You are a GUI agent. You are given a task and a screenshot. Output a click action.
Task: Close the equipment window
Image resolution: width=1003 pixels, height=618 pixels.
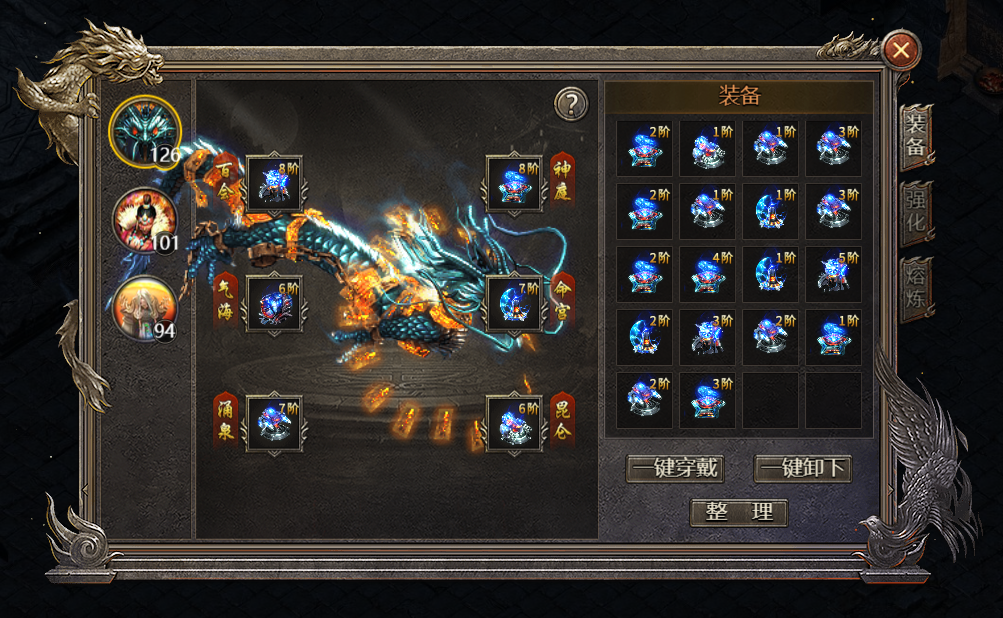click(x=902, y=50)
